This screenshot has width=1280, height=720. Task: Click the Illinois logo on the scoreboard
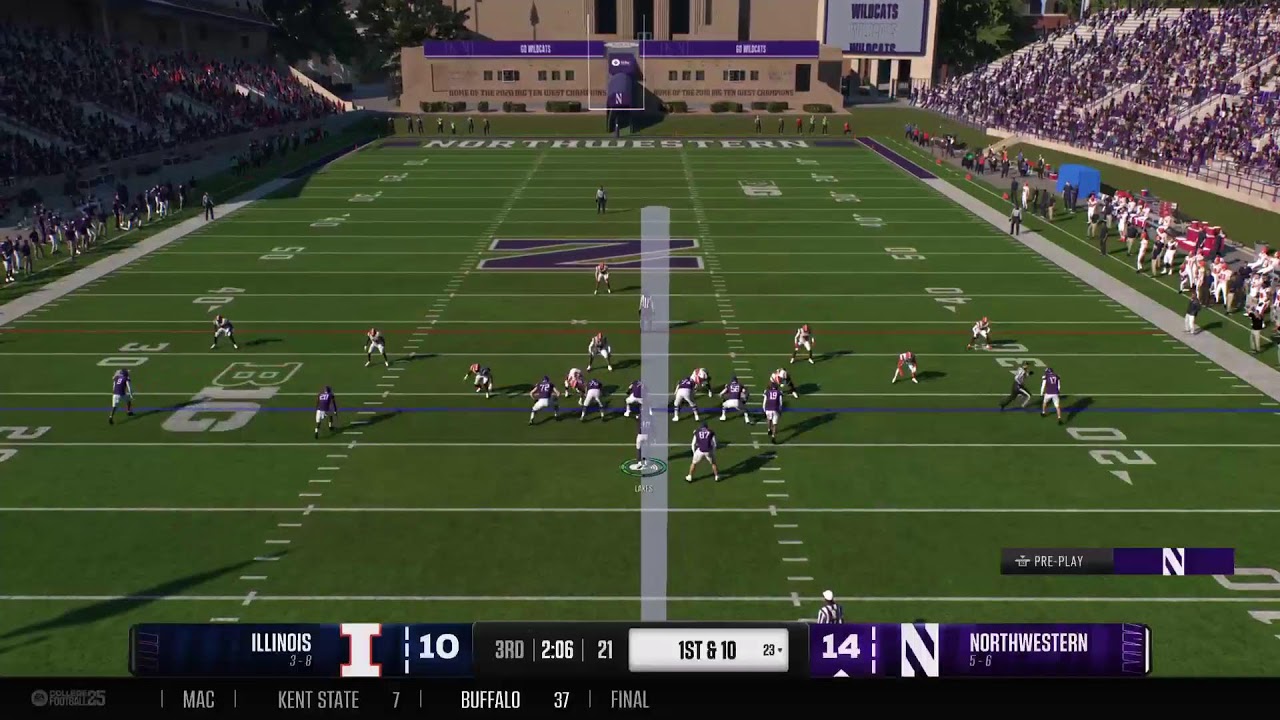point(360,650)
